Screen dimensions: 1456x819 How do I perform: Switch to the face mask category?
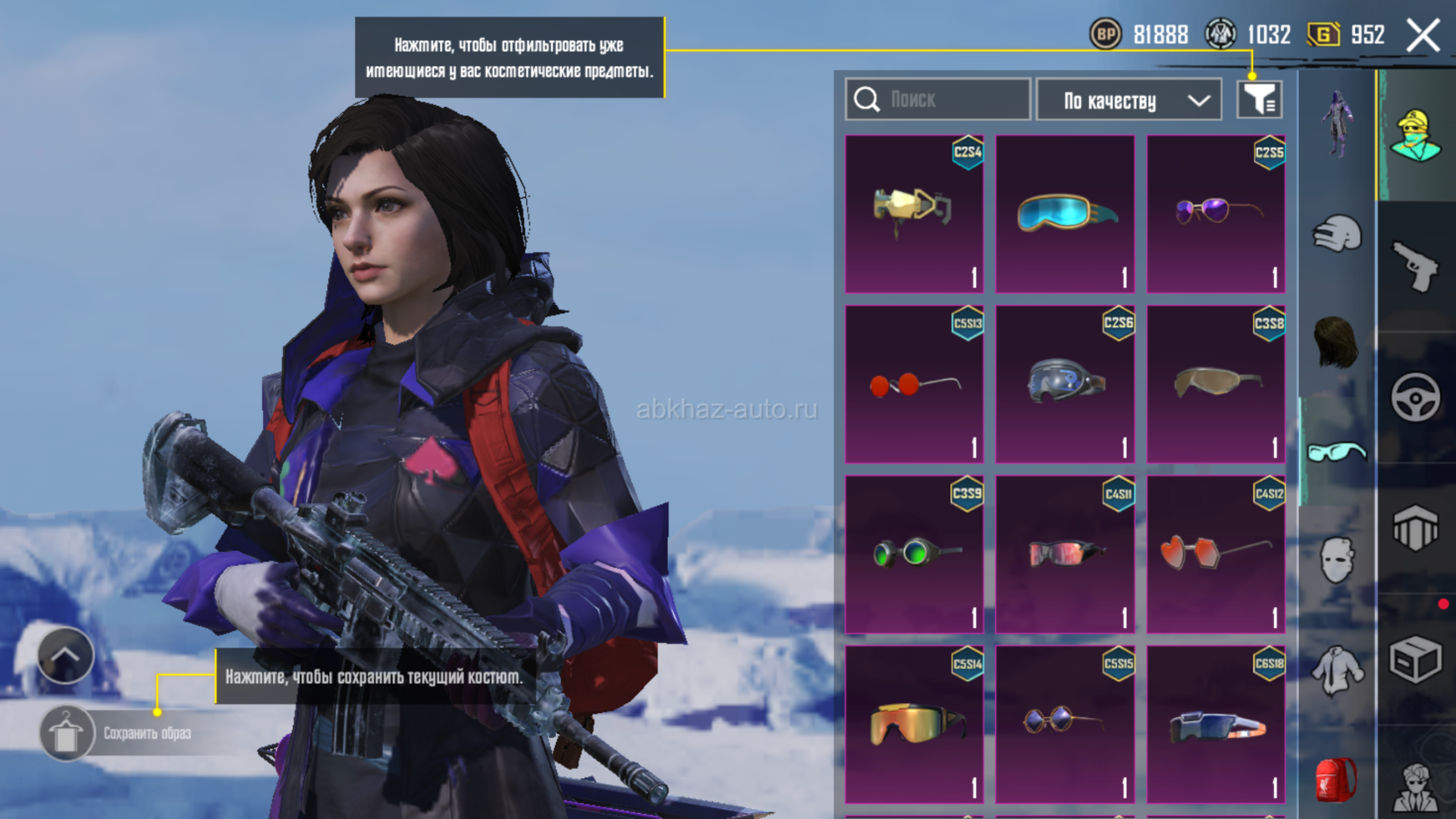click(1336, 560)
